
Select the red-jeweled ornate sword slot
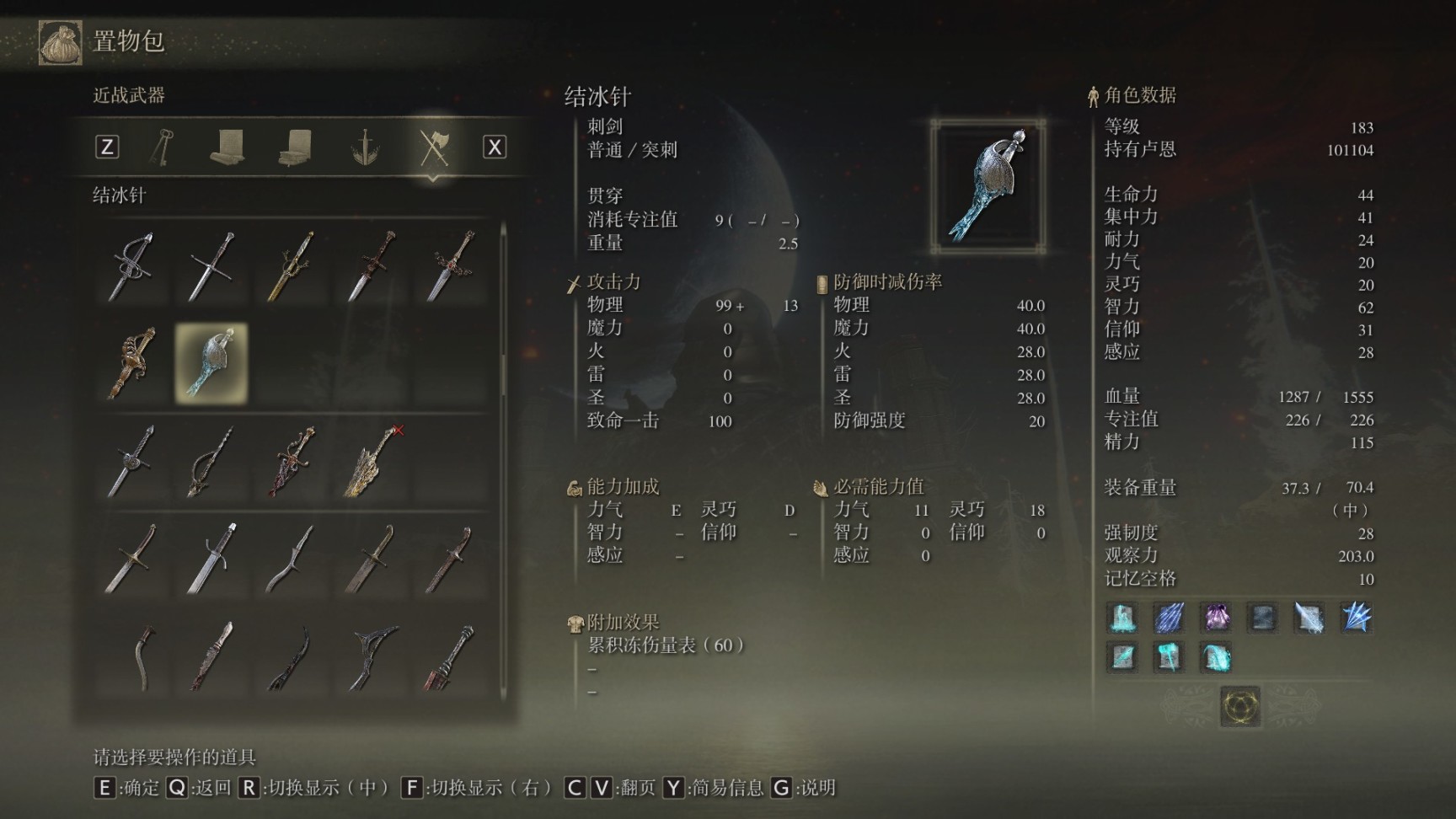[452, 266]
